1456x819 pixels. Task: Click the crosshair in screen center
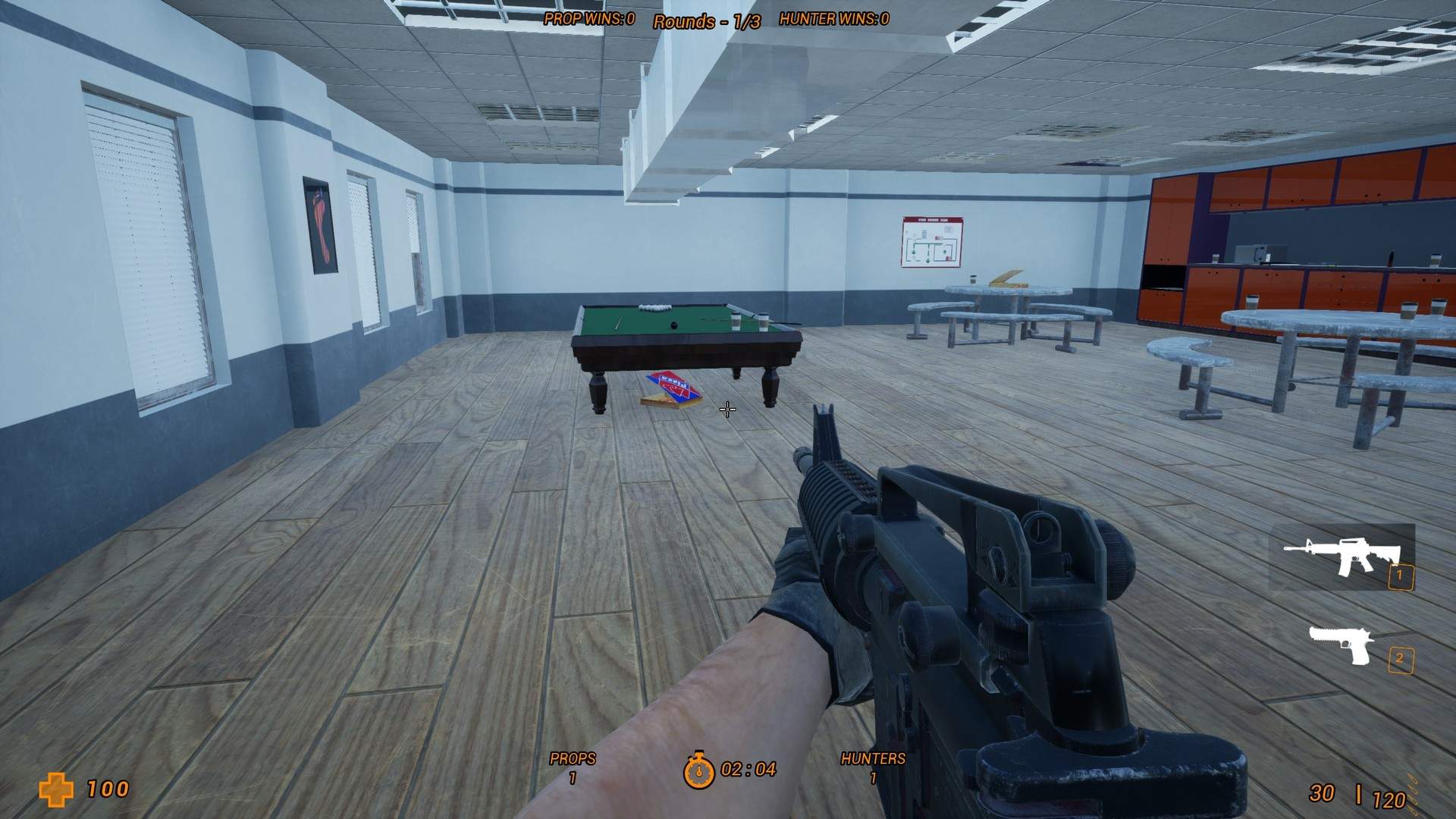tap(727, 409)
